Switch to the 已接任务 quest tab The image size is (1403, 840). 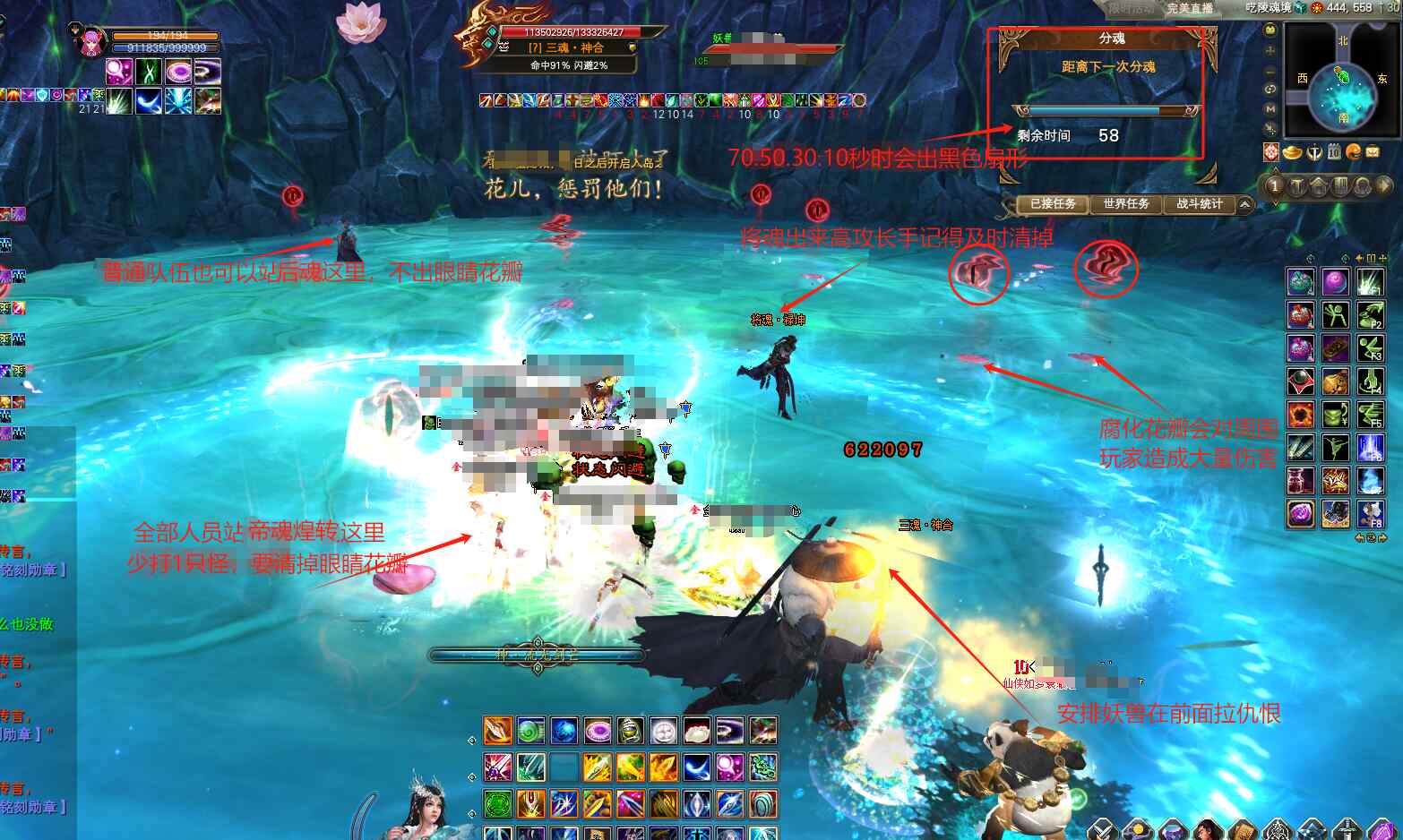pyautogui.click(x=1052, y=204)
